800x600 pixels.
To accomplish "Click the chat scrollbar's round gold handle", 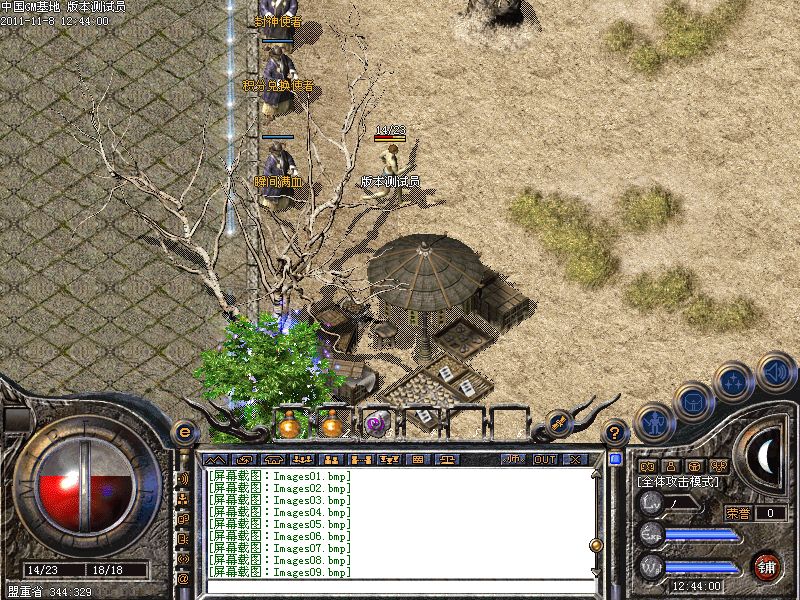I will [596, 546].
